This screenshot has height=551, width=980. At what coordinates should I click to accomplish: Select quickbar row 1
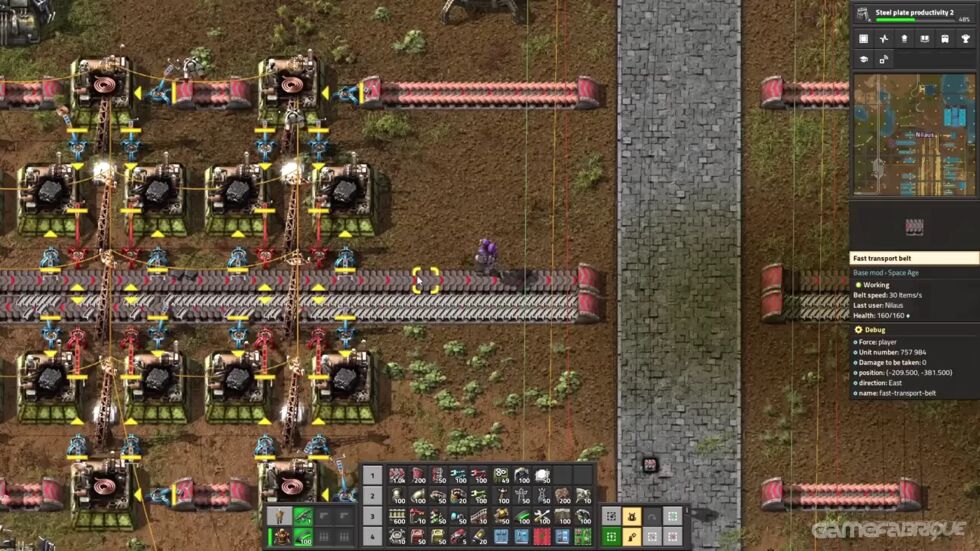coord(372,475)
